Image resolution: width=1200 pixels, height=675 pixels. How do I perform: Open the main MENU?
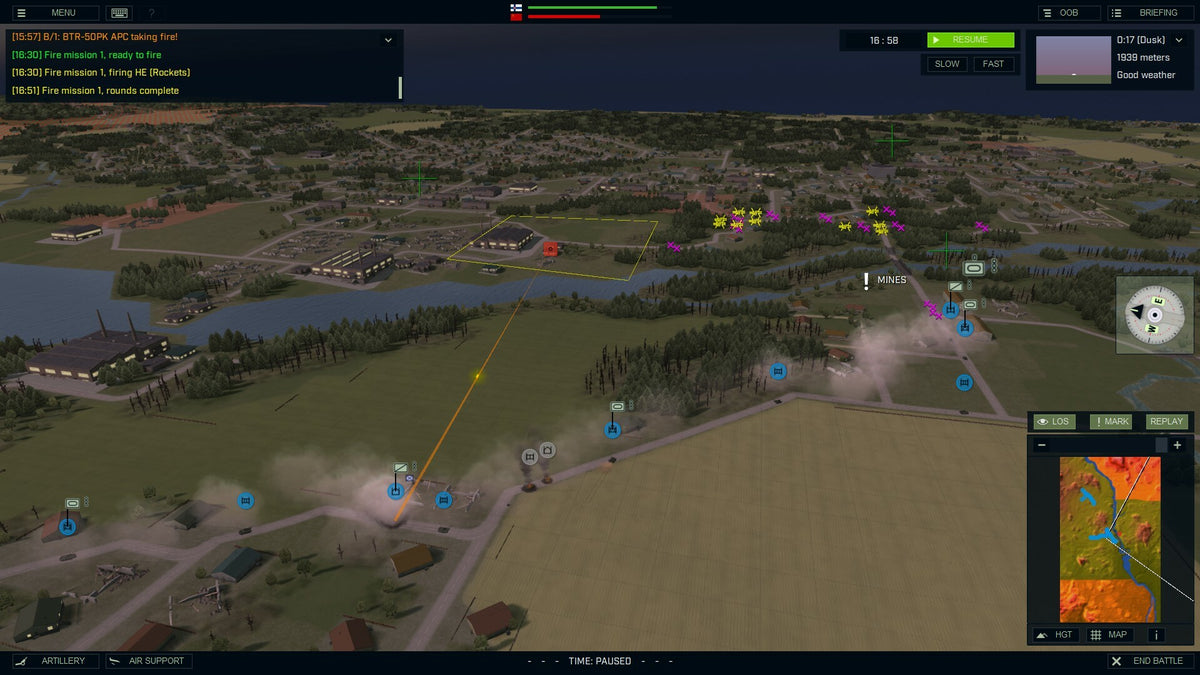(54, 13)
